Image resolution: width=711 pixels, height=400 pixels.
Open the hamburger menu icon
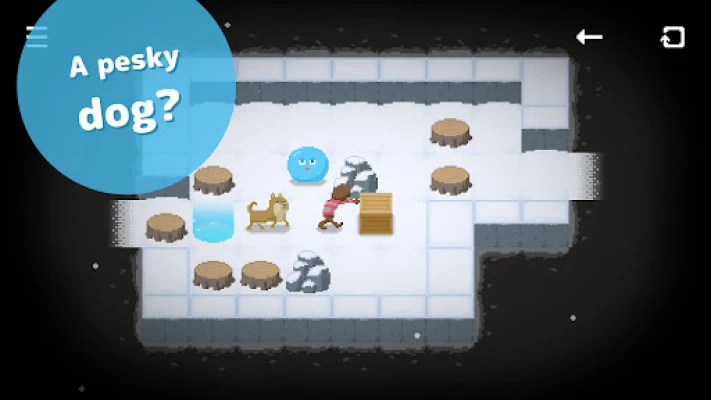[x=36, y=36]
